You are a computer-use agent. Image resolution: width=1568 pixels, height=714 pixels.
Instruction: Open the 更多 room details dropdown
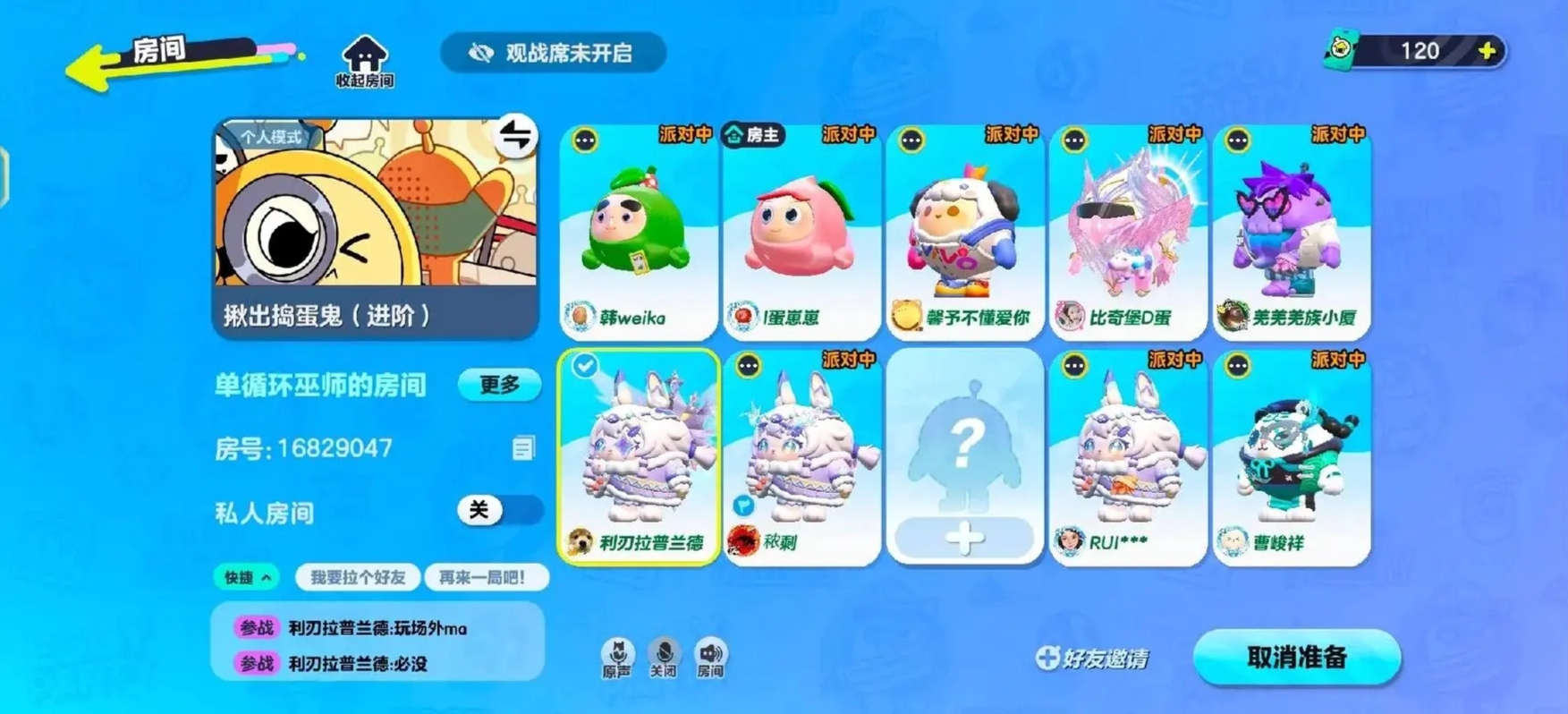click(x=499, y=384)
